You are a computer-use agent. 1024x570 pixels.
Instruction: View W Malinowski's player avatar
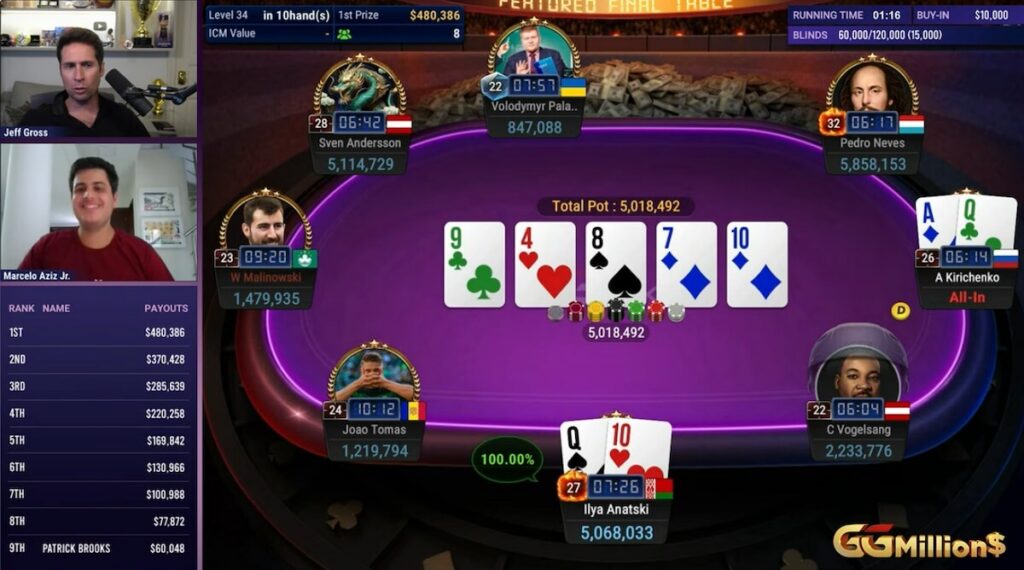tap(264, 222)
